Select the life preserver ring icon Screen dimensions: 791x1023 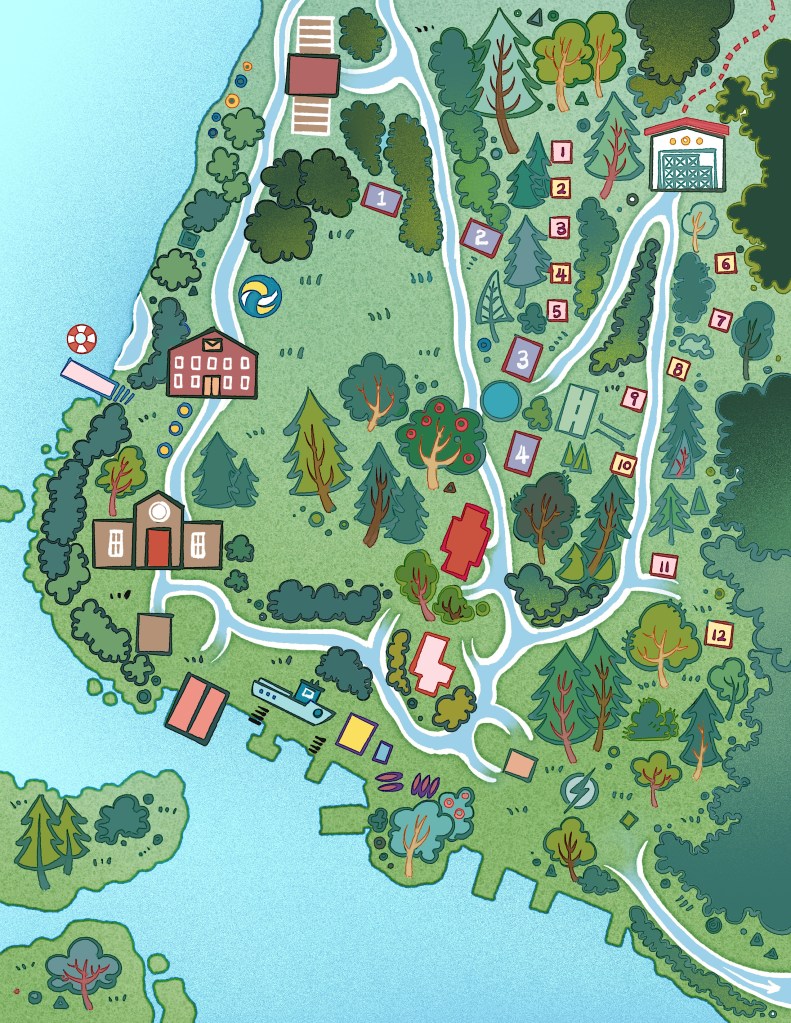tap(81, 339)
